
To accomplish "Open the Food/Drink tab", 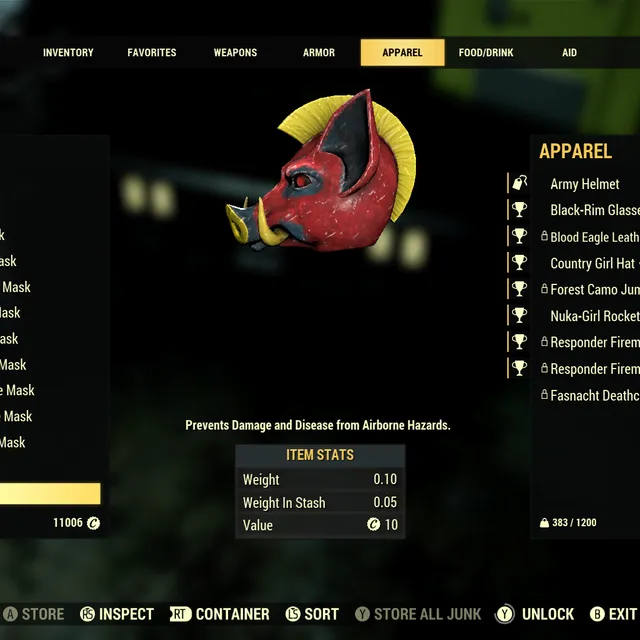I will tap(485, 53).
